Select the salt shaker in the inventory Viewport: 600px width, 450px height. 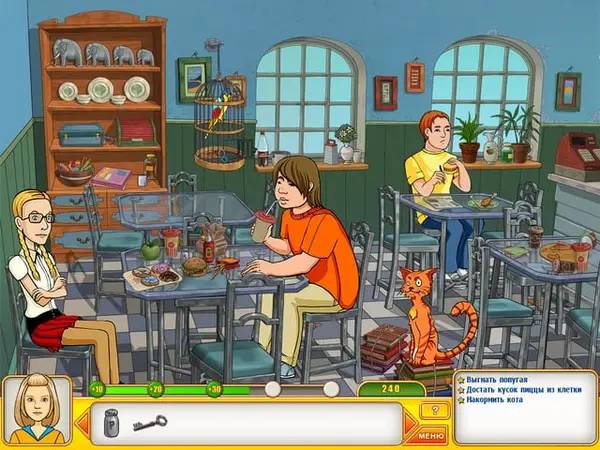coord(112,422)
